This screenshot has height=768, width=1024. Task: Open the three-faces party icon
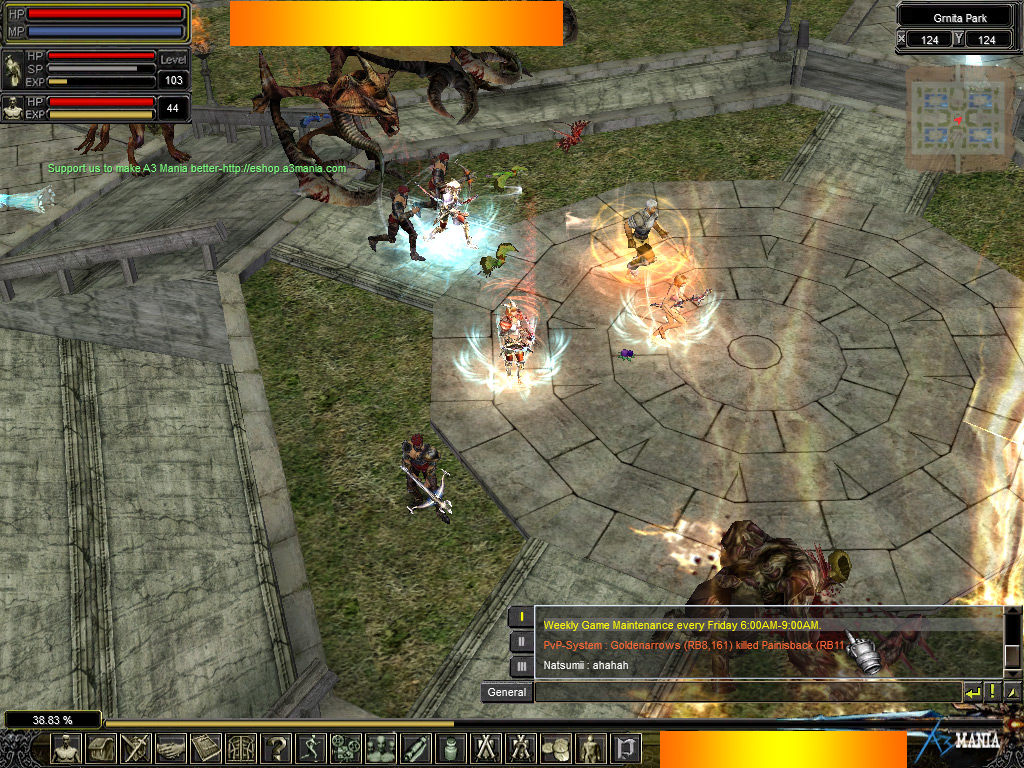coord(381,748)
